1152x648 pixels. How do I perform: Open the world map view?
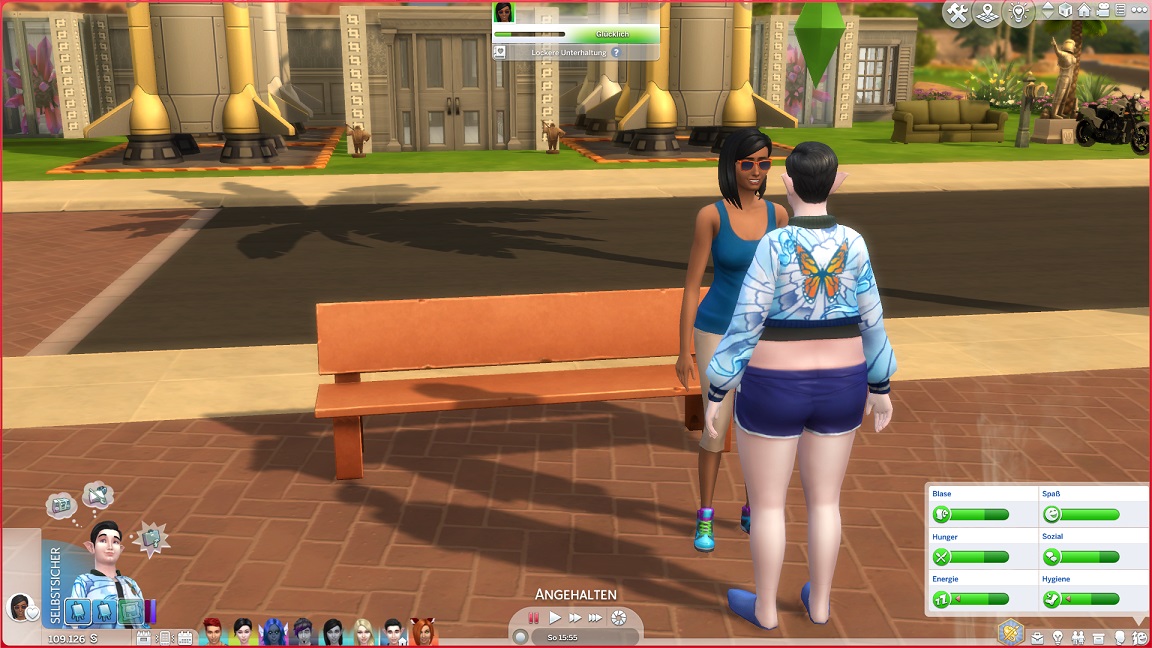988,13
